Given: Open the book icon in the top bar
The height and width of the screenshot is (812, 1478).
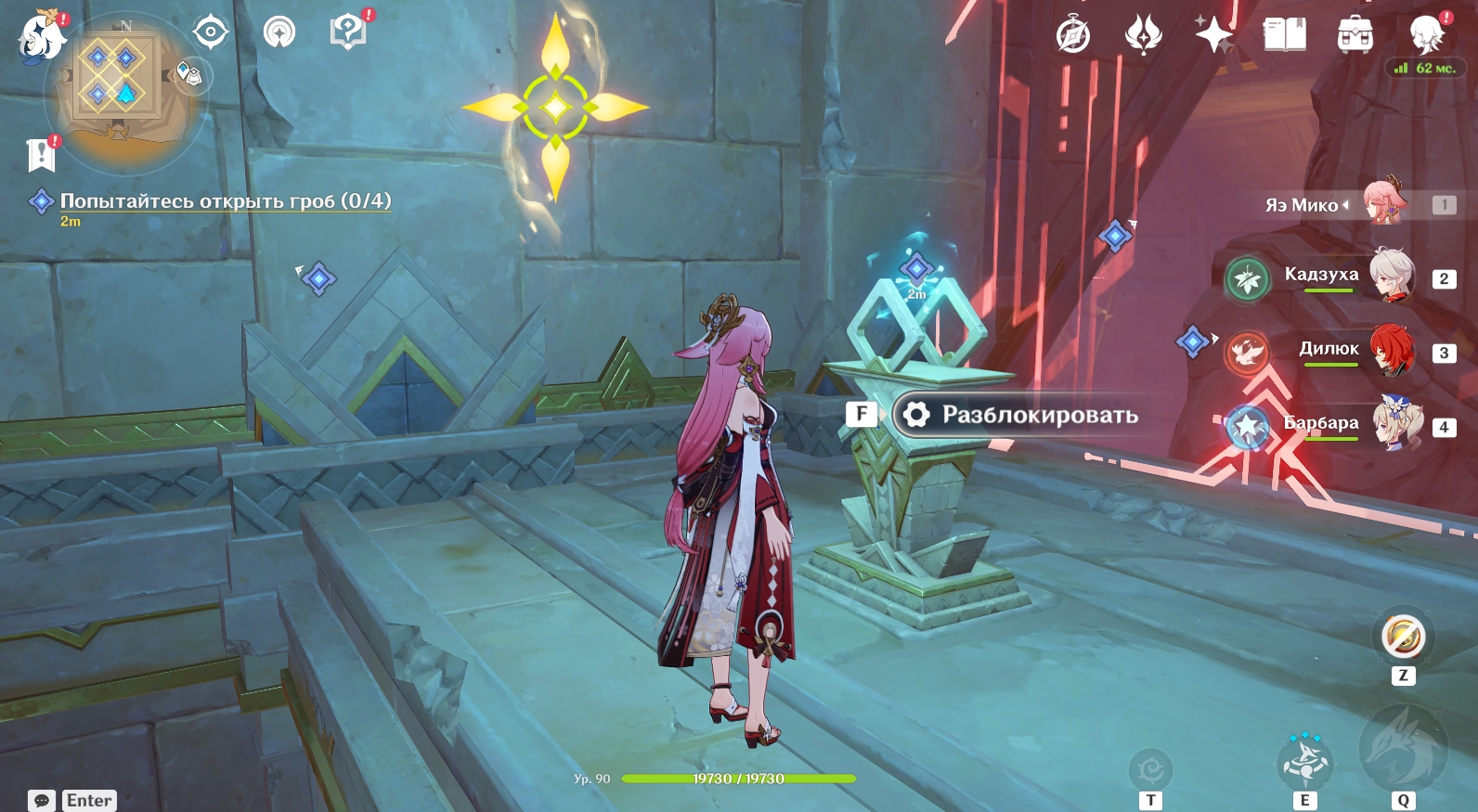Looking at the screenshot, I should tap(1284, 35).
